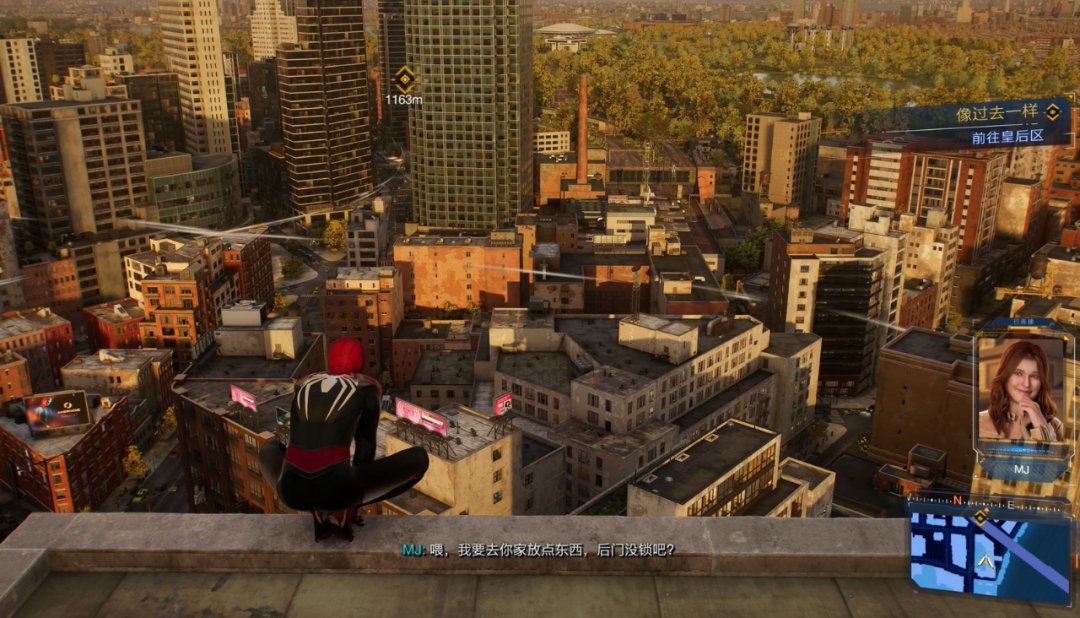The image size is (1080, 618).
Task: Click MJ's caller portrait
Action: point(1020,390)
